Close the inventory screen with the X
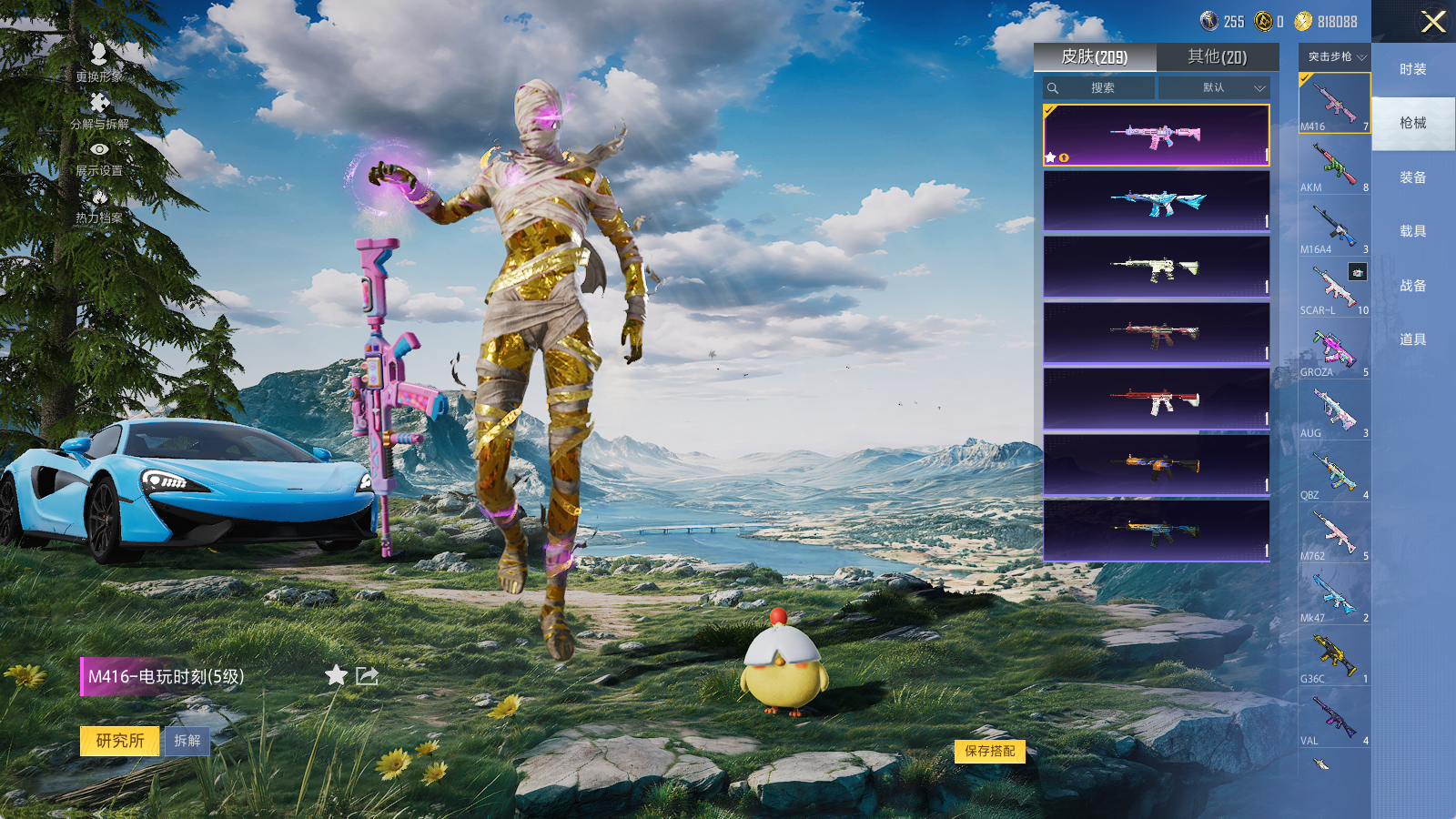The image size is (1456, 819). [x=1433, y=22]
